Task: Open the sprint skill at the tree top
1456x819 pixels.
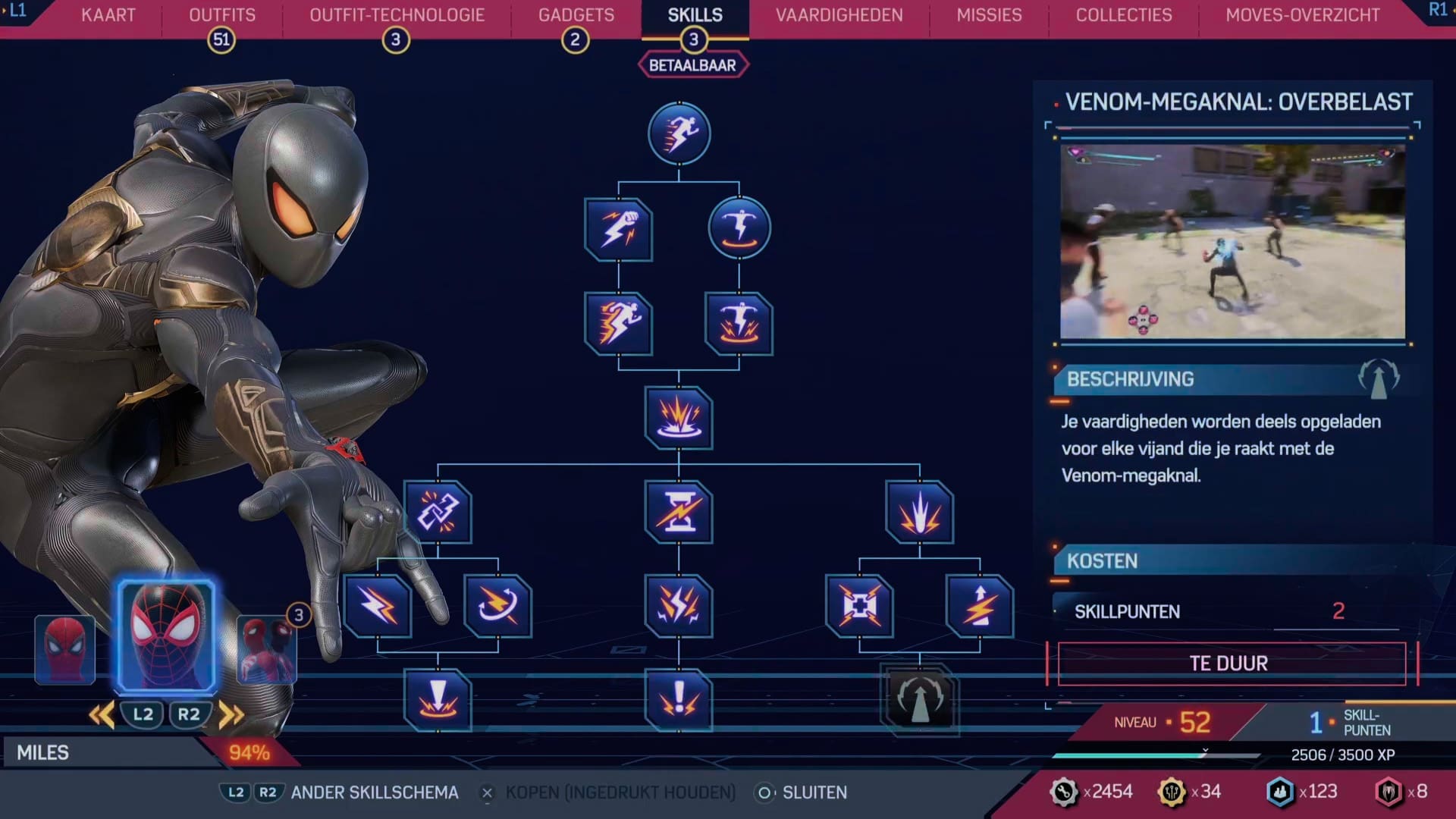Action: 679,133
